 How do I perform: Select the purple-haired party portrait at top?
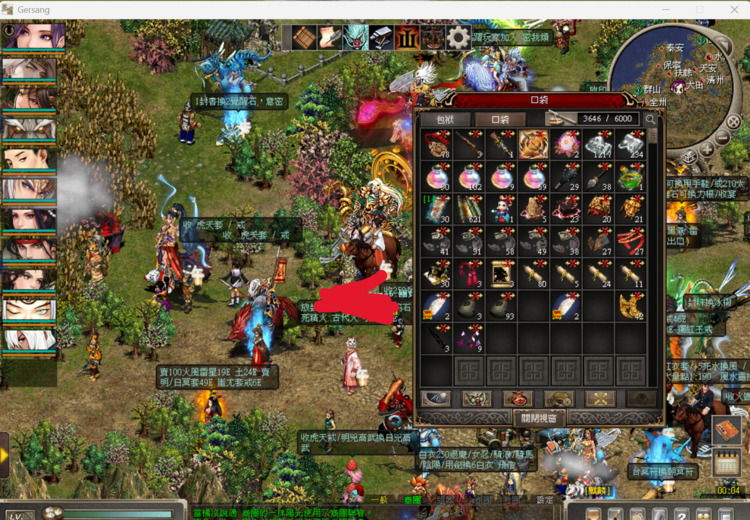point(30,36)
